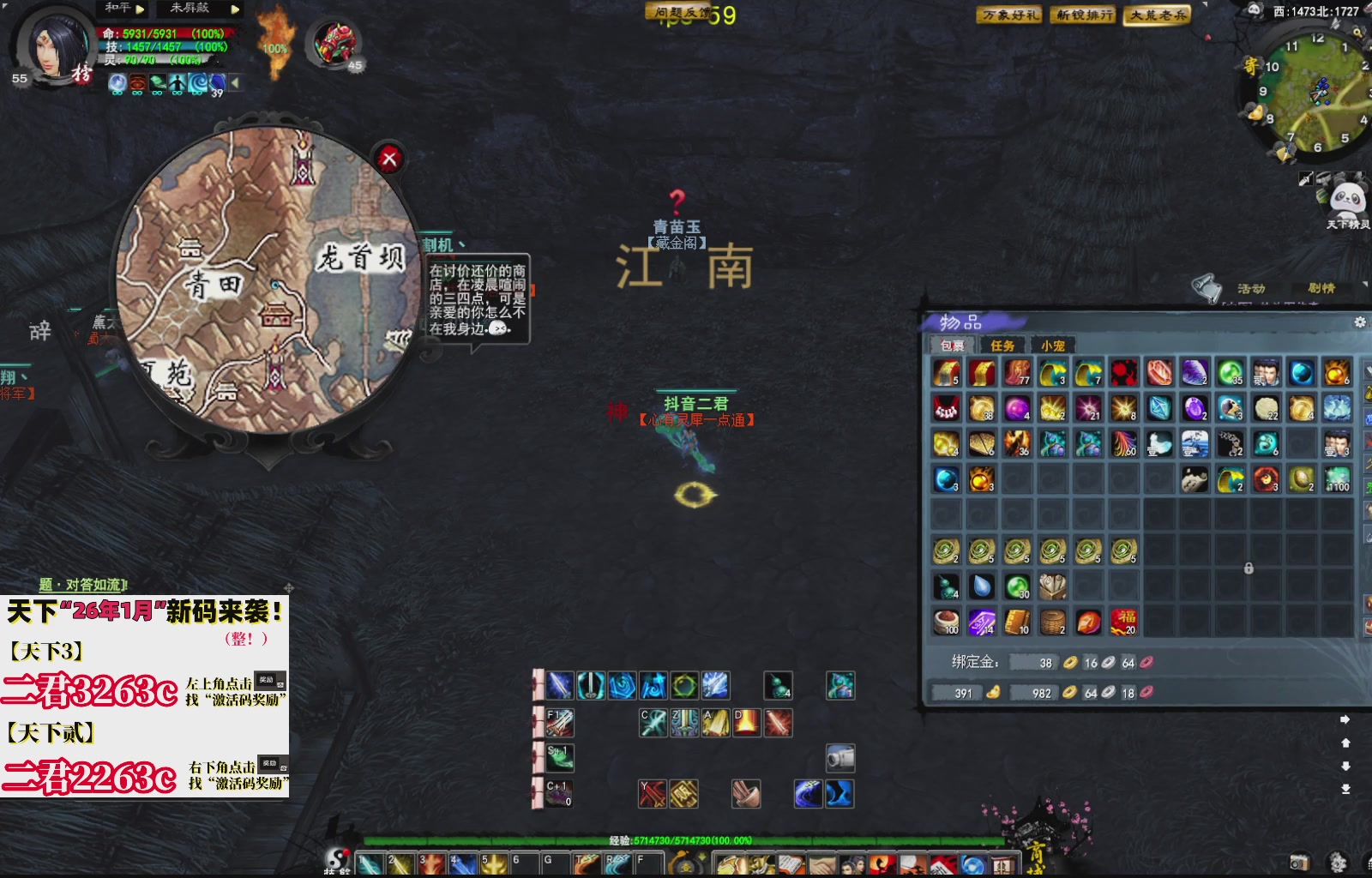The image size is (1372, 878).
Task: Collapse the buff row with the left arrow
Action: [x=235, y=82]
